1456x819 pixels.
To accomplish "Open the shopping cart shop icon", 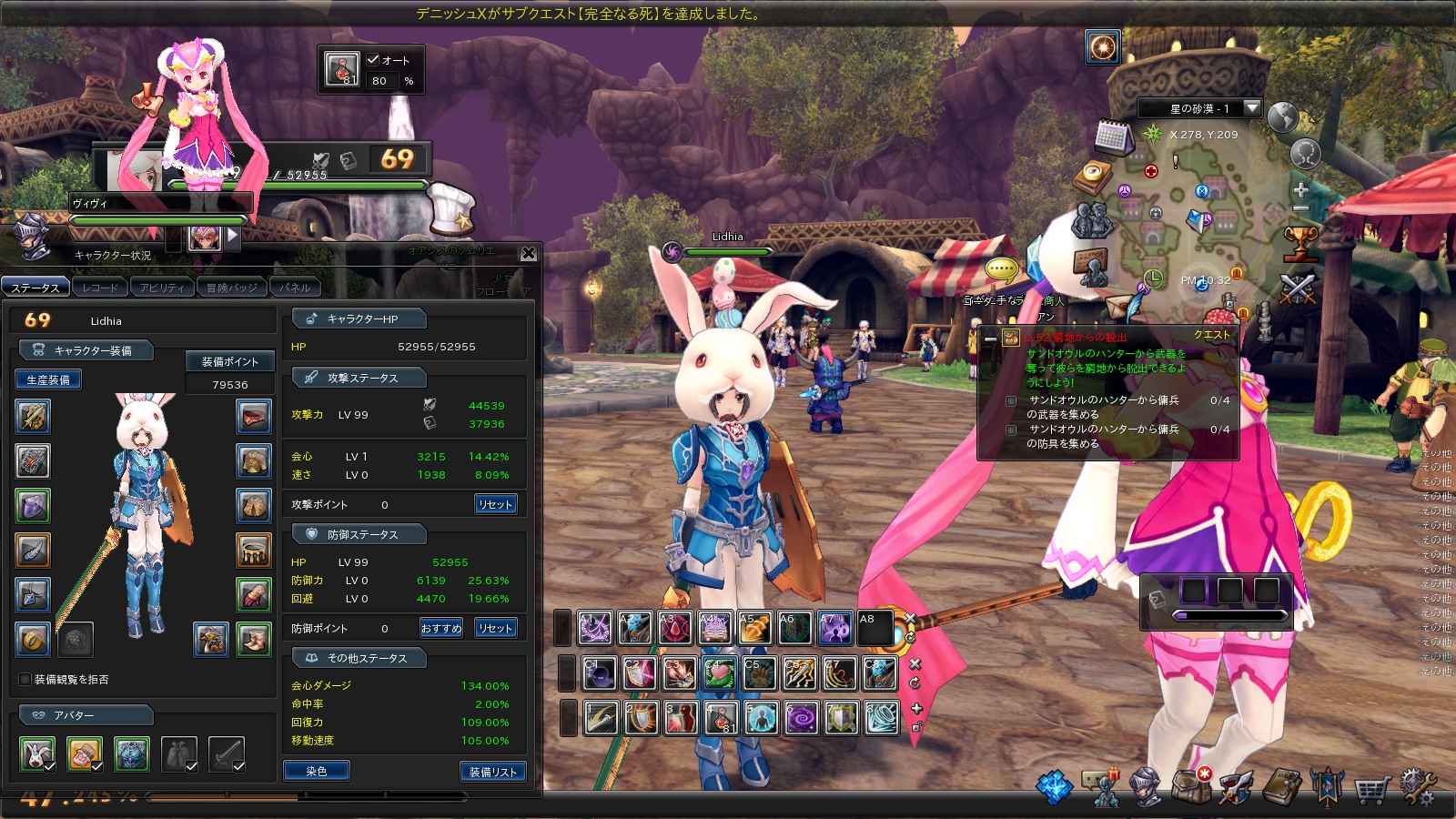I will (x=1370, y=788).
